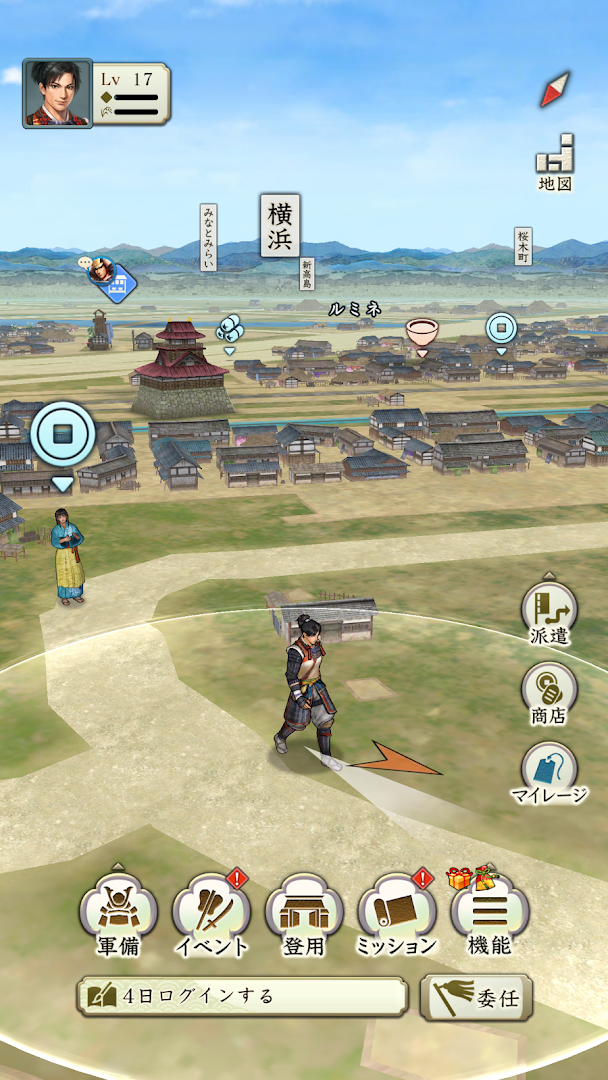Open the 地図 map
This screenshot has height=1080, width=608.
point(555,162)
